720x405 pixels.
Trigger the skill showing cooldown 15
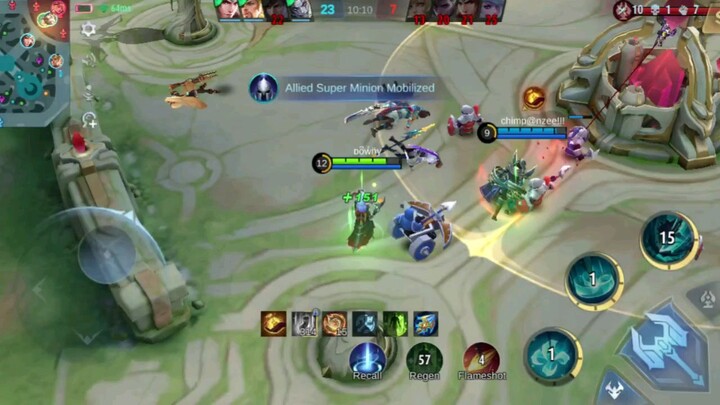tap(669, 240)
